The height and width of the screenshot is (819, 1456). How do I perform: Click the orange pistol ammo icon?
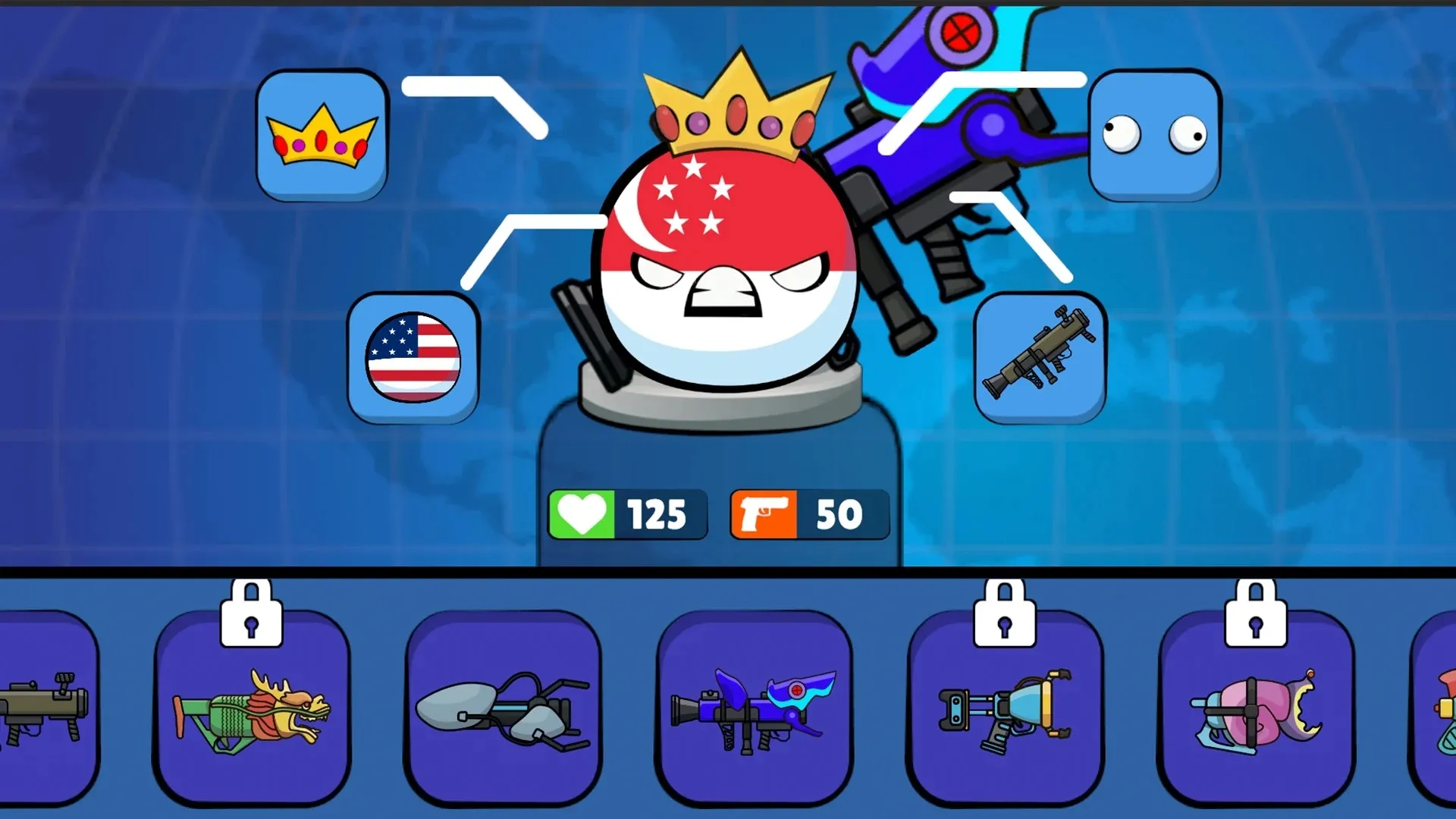[x=763, y=514]
